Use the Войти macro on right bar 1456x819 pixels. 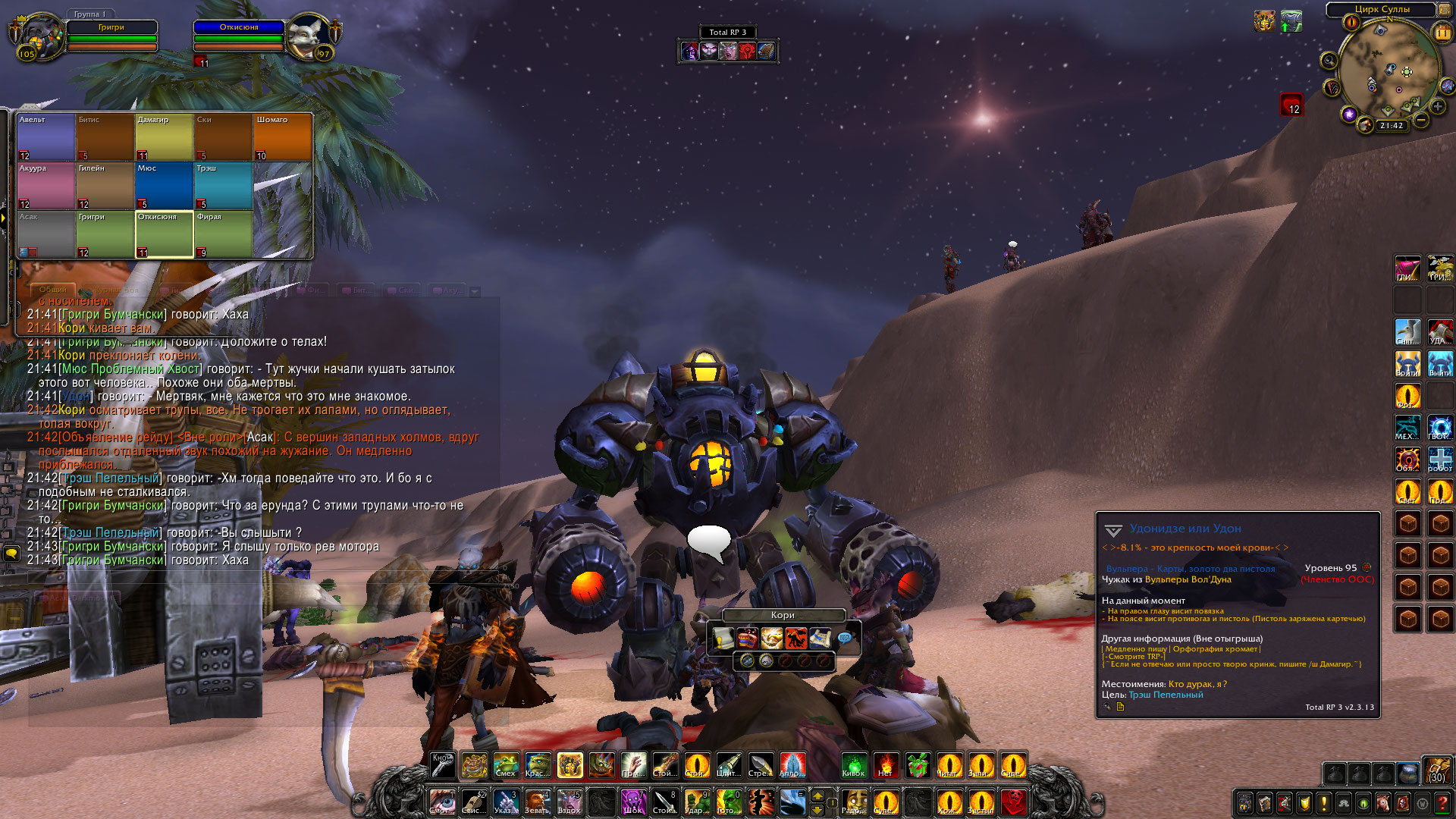click(1408, 363)
